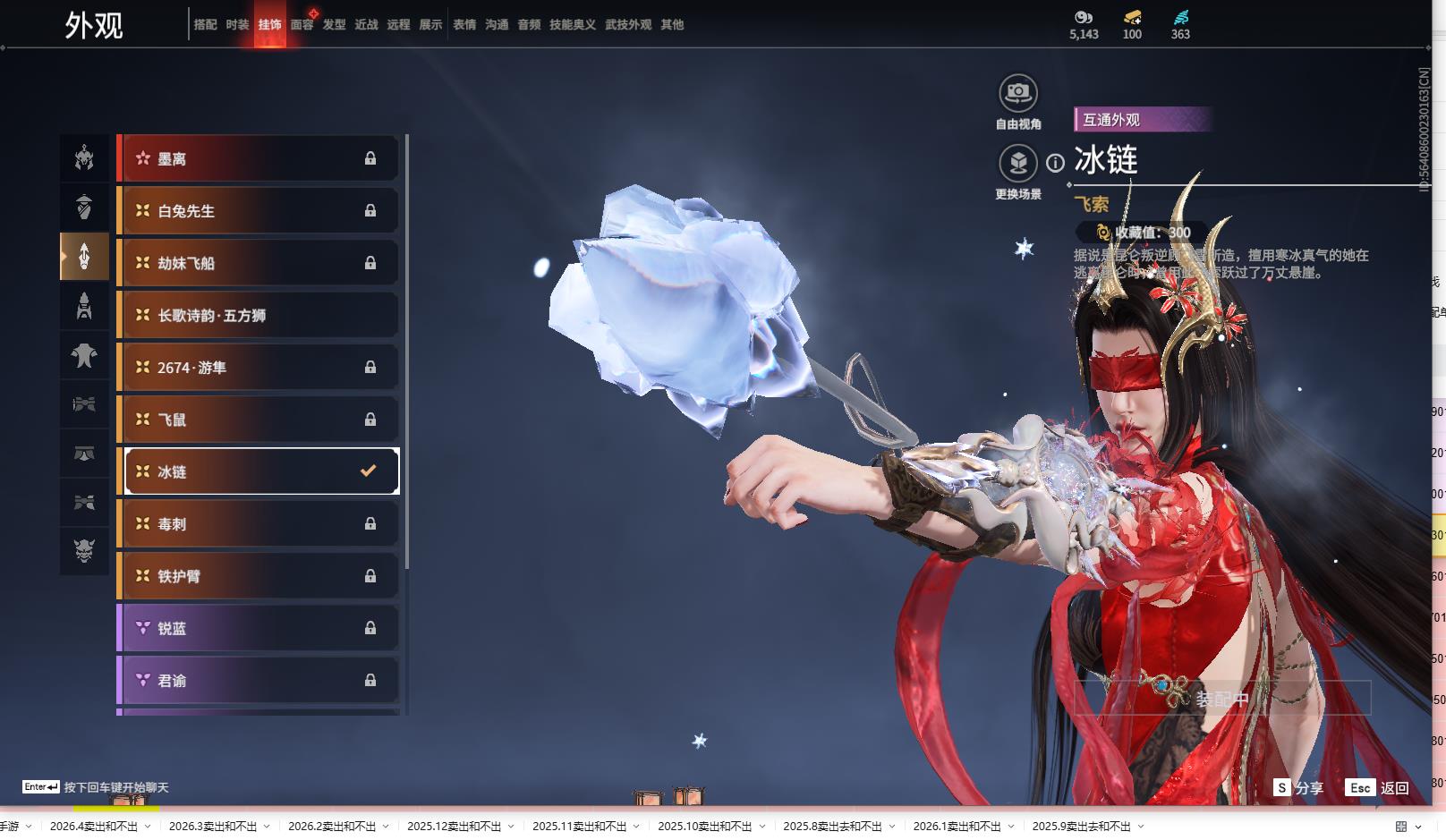1446x840 pixels.
Task: Choose 长歌诗韵·五方狮 entry
Action: [x=258, y=315]
